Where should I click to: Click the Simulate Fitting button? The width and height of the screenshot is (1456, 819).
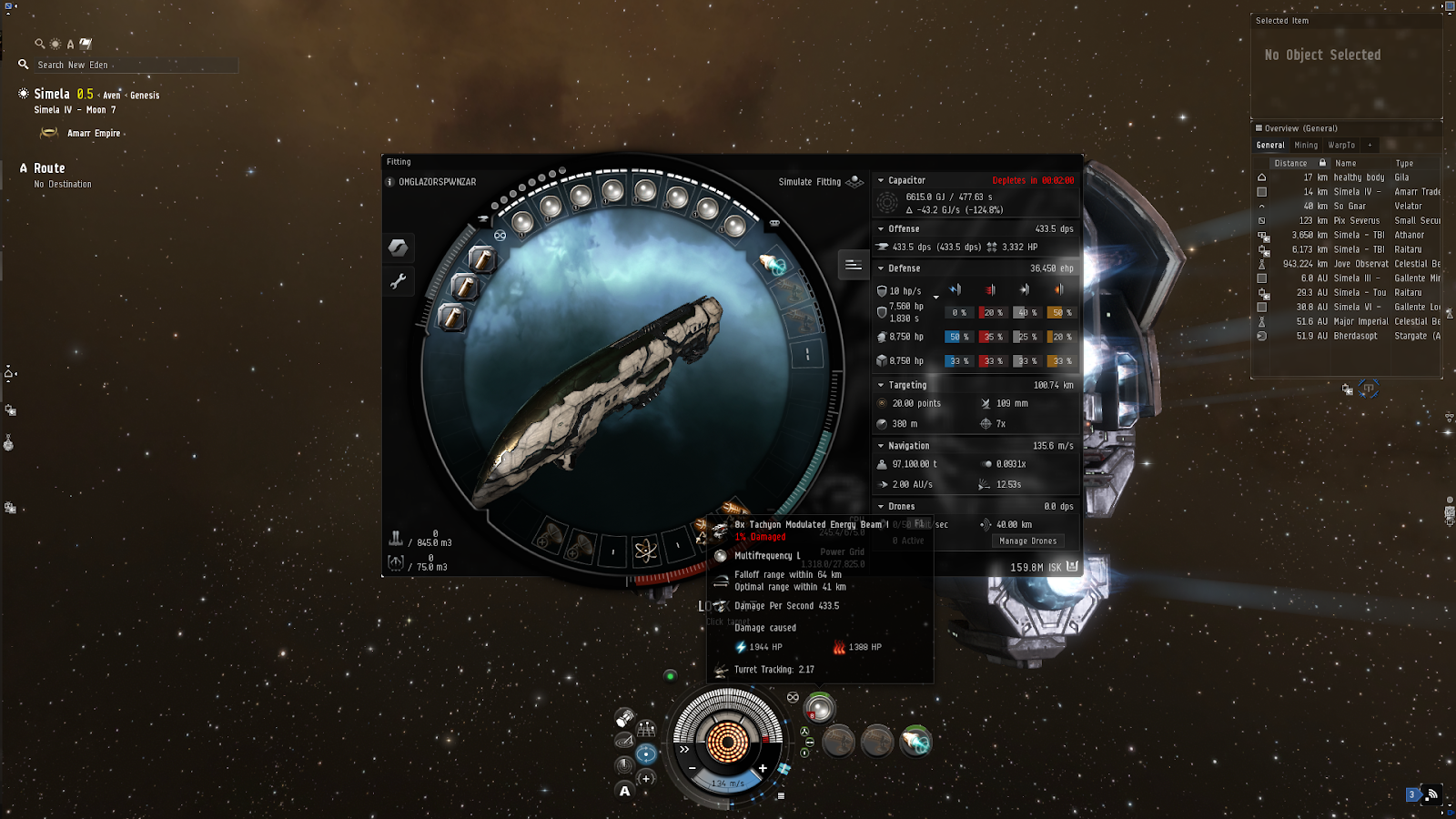pos(809,181)
